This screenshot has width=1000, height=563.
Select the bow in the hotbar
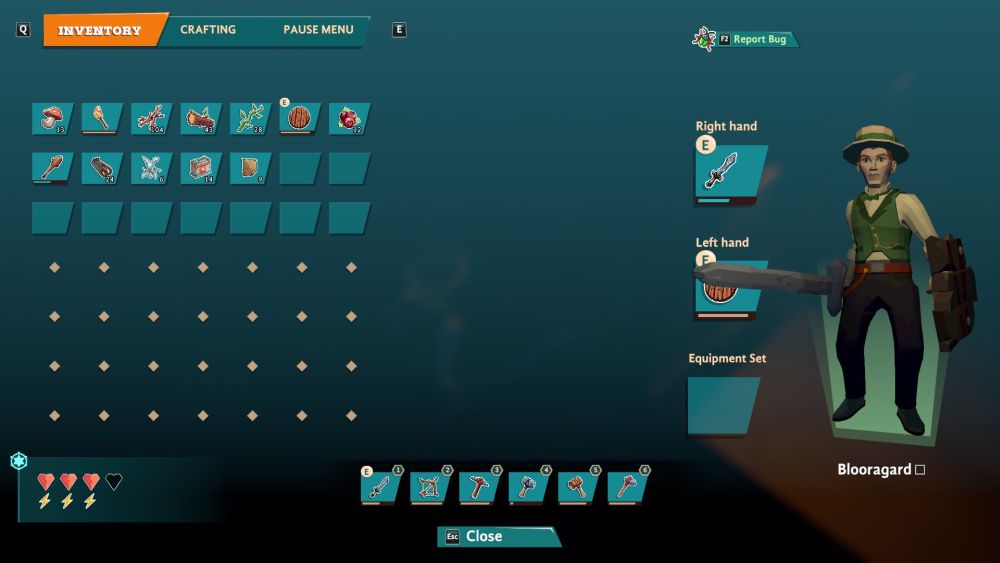[x=431, y=487]
